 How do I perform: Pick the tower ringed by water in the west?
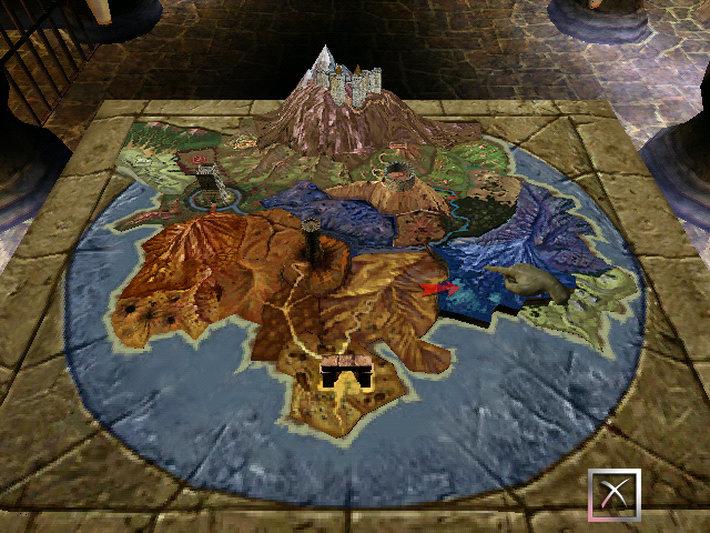(x=209, y=183)
